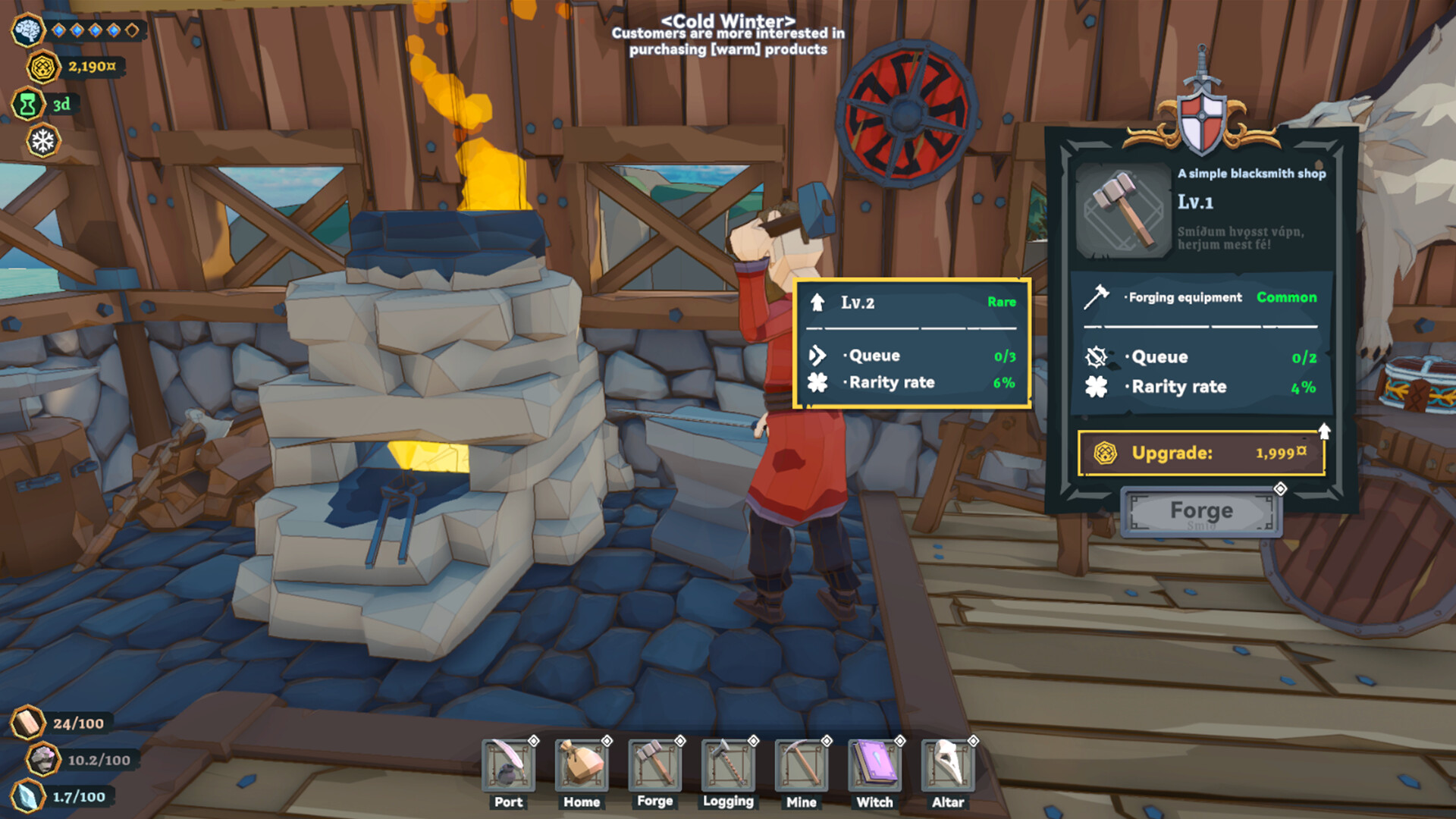The width and height of the screenshot is (1456, 819).
Task: Upgrade the blacksmith shop for 1,999
Action: pos(1201,453)
